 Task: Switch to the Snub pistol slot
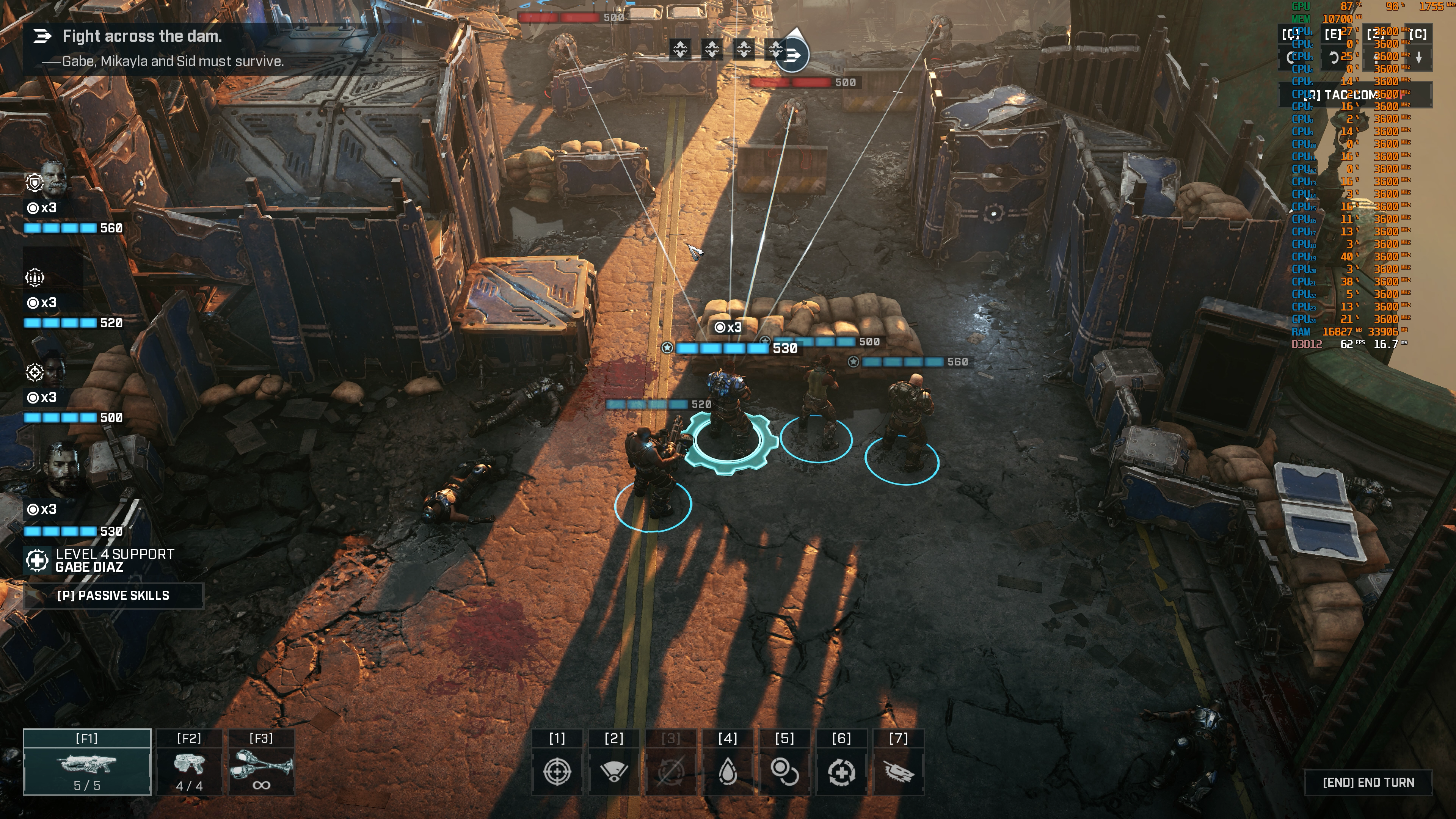coord(189,763)
